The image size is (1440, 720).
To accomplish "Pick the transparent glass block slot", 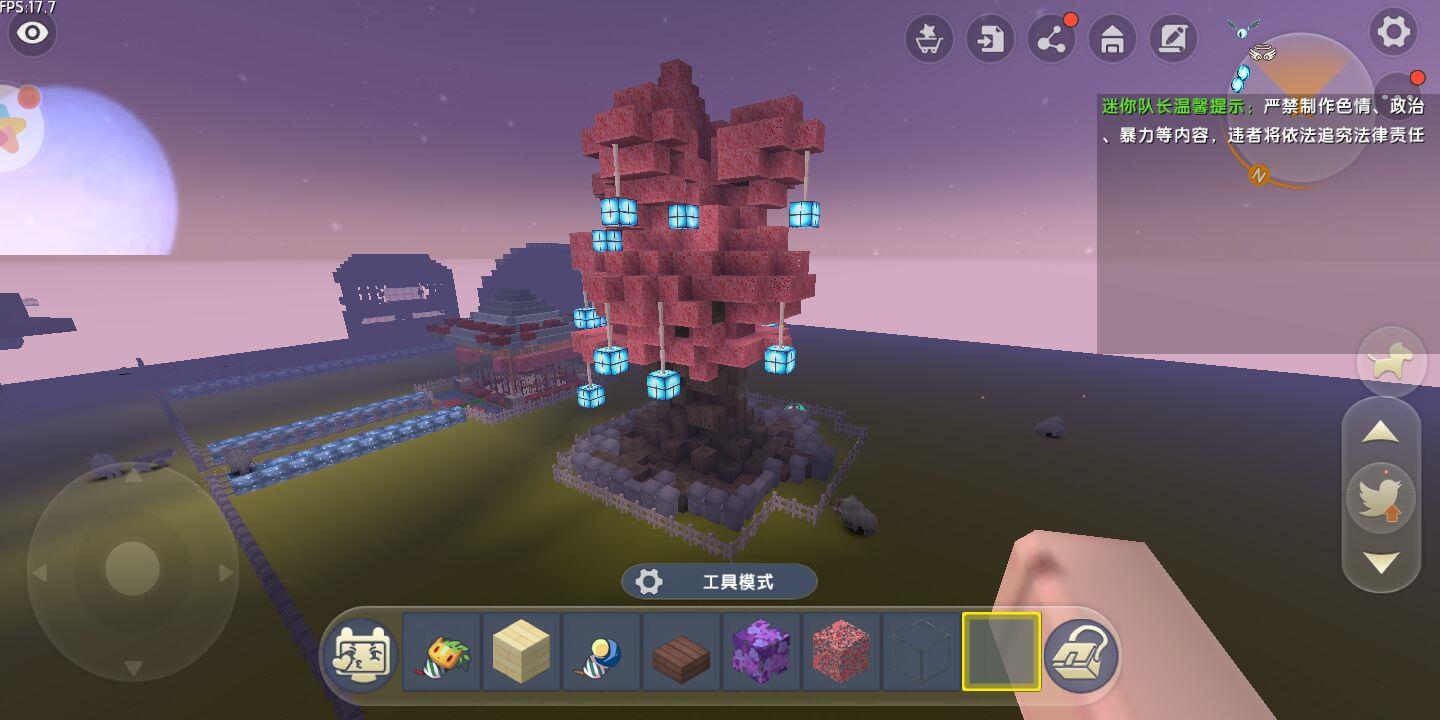I will [x=921, y=653].
